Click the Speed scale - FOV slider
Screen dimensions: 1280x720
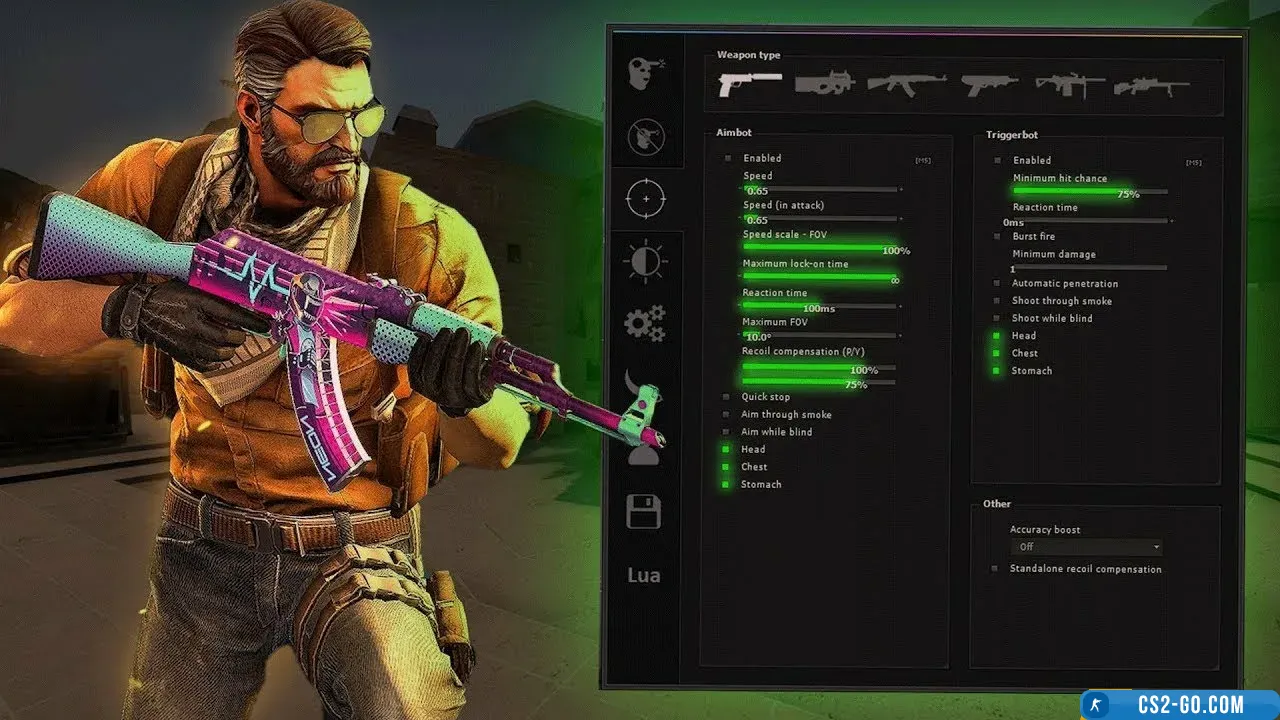[820, 246]
